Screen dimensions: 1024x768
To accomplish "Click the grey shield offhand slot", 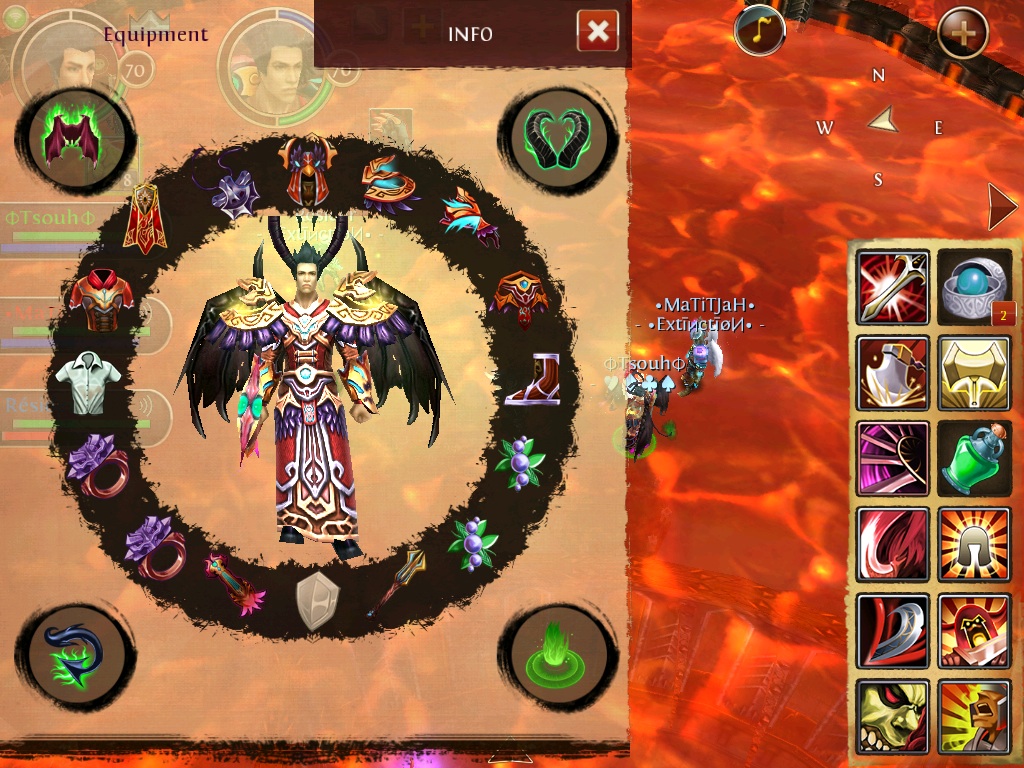I will (317, 601).
